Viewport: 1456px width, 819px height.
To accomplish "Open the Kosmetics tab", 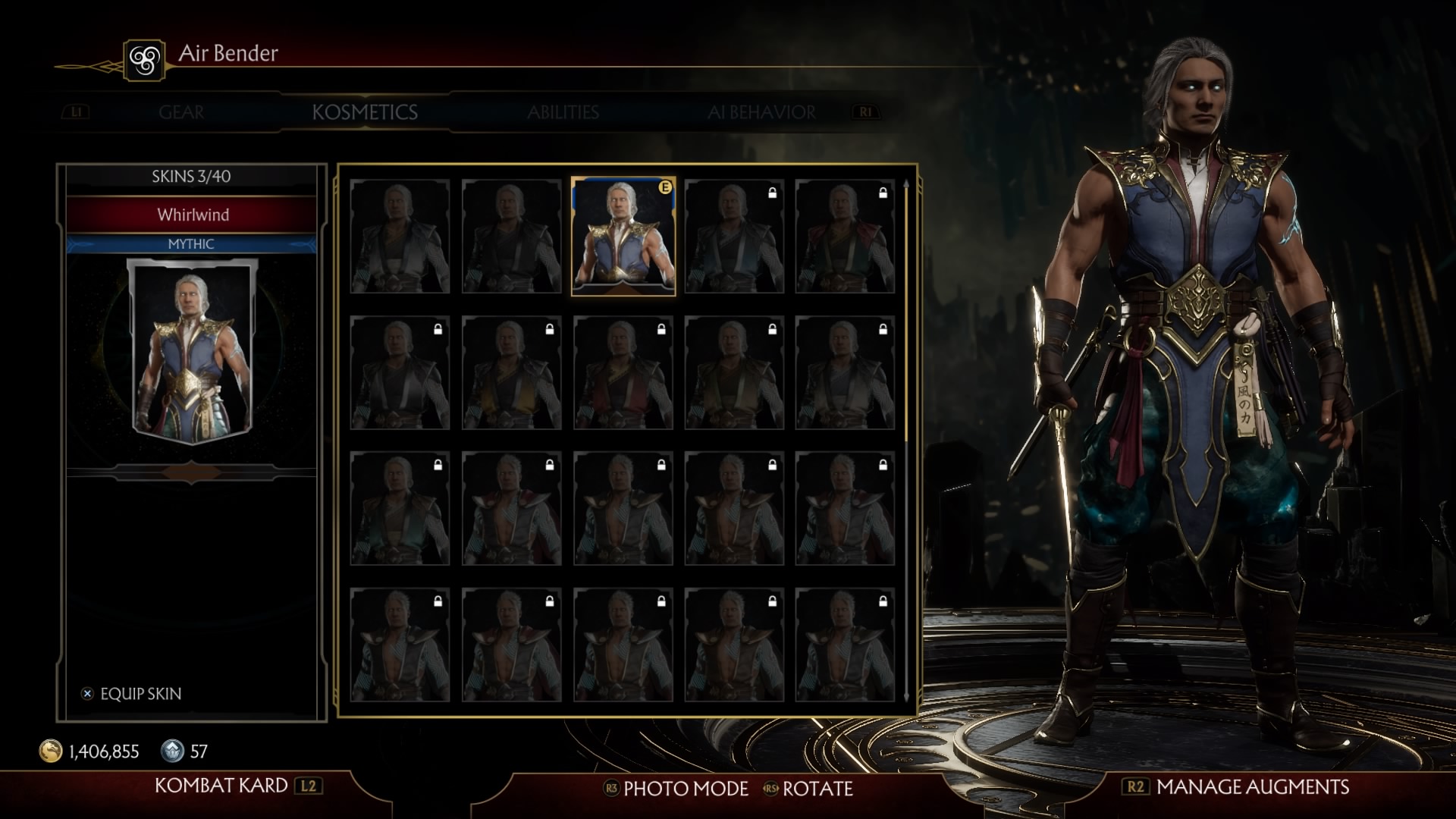I will click(365, 112).
